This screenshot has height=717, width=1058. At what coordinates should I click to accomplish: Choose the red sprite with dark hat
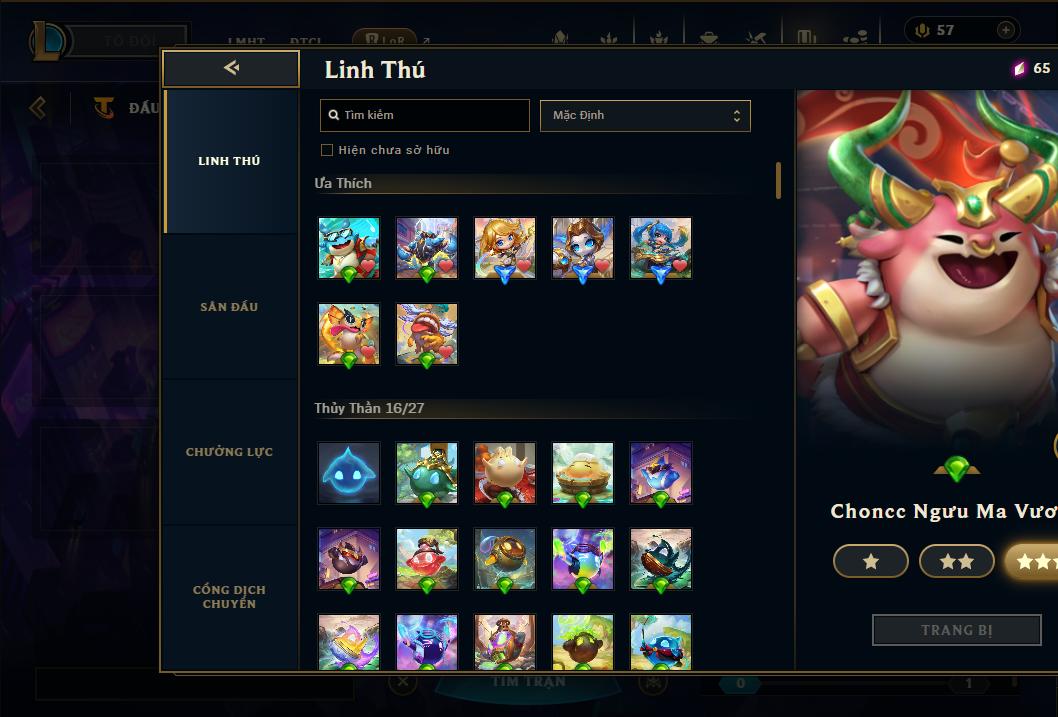point(427,559)
